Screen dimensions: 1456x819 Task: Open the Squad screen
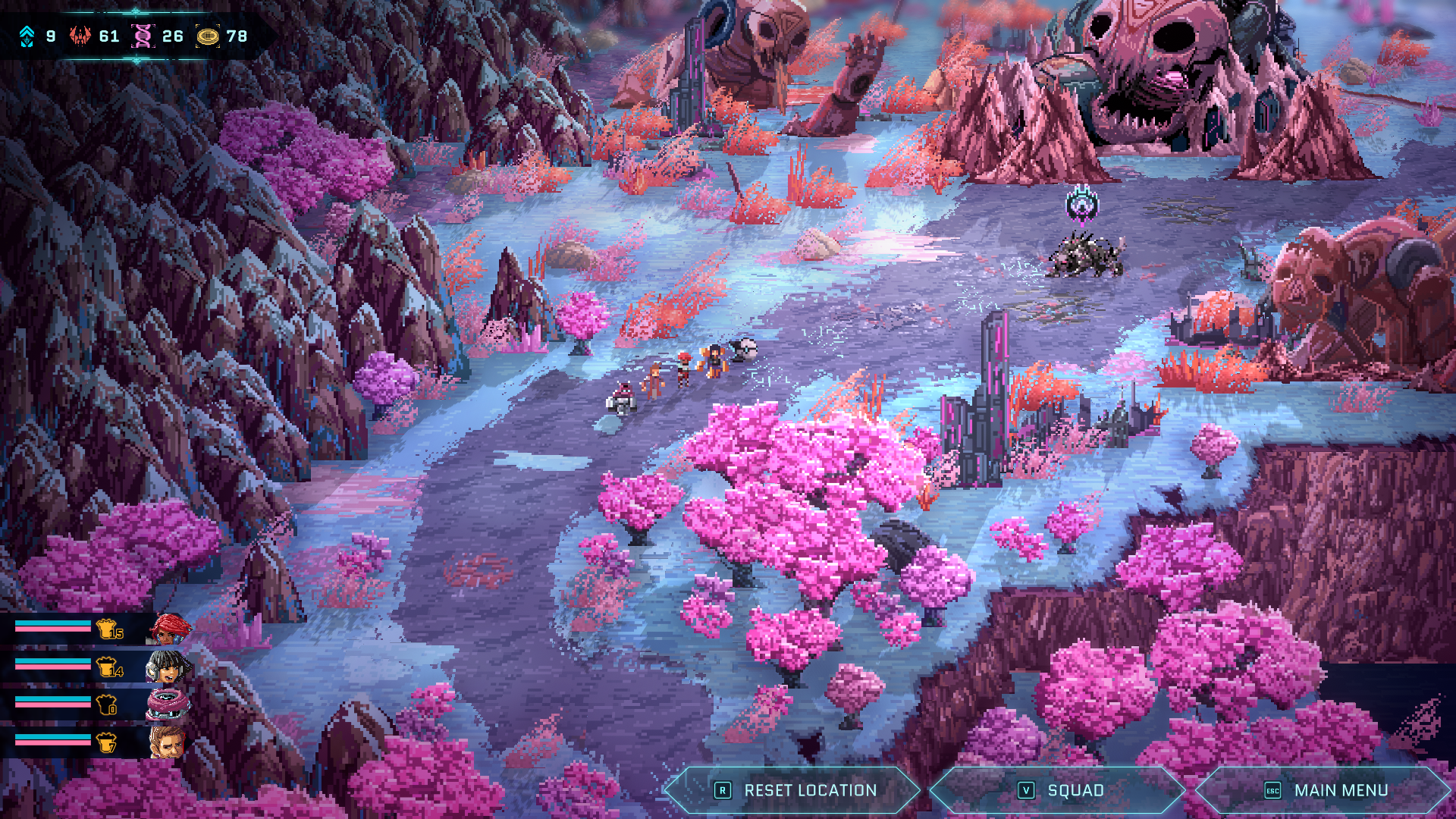[1059, 790]
